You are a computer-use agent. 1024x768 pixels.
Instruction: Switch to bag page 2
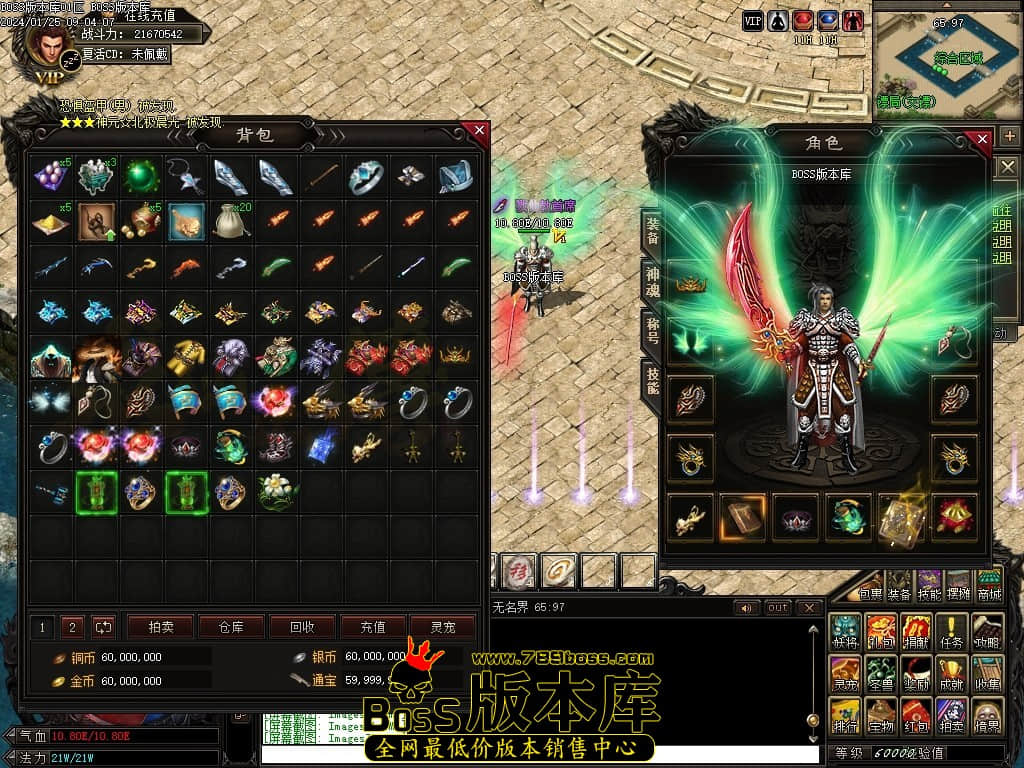coord(72,627)
